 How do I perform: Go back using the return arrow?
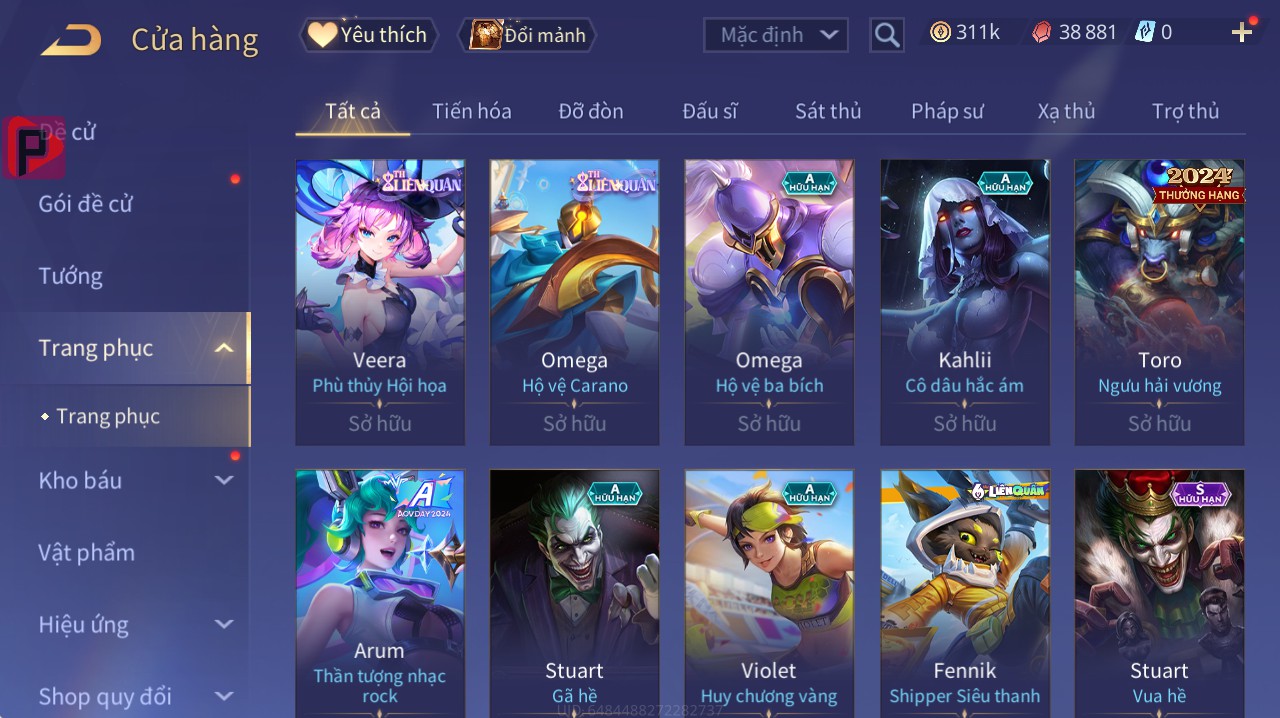coord(71,40)
